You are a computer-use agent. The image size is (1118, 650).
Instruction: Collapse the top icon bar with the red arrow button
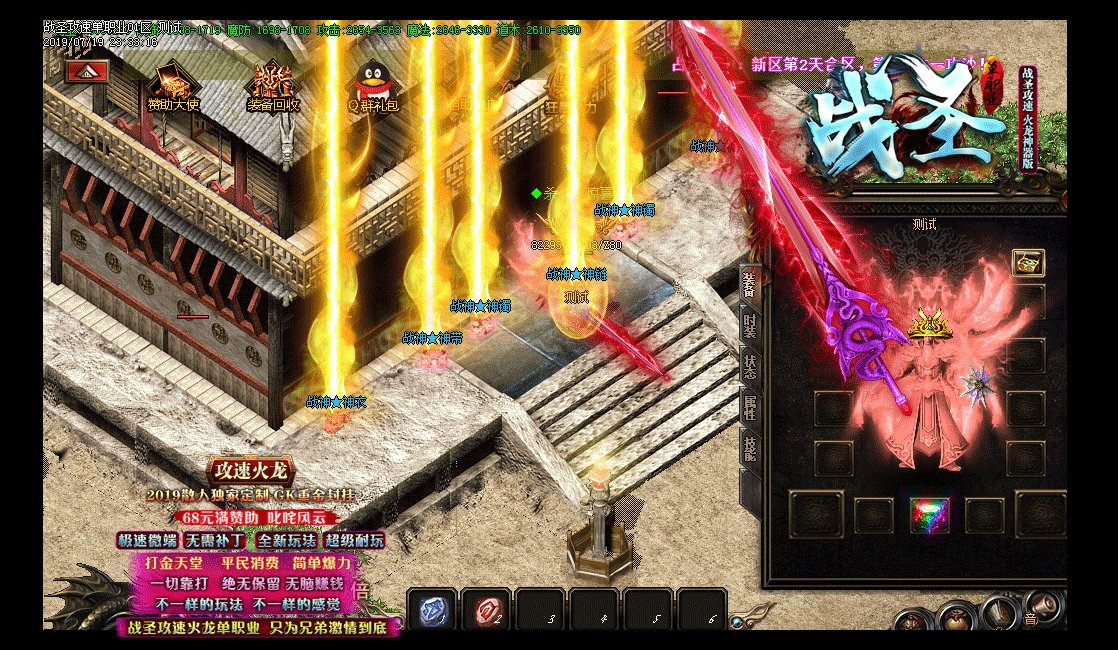point(86,72)
